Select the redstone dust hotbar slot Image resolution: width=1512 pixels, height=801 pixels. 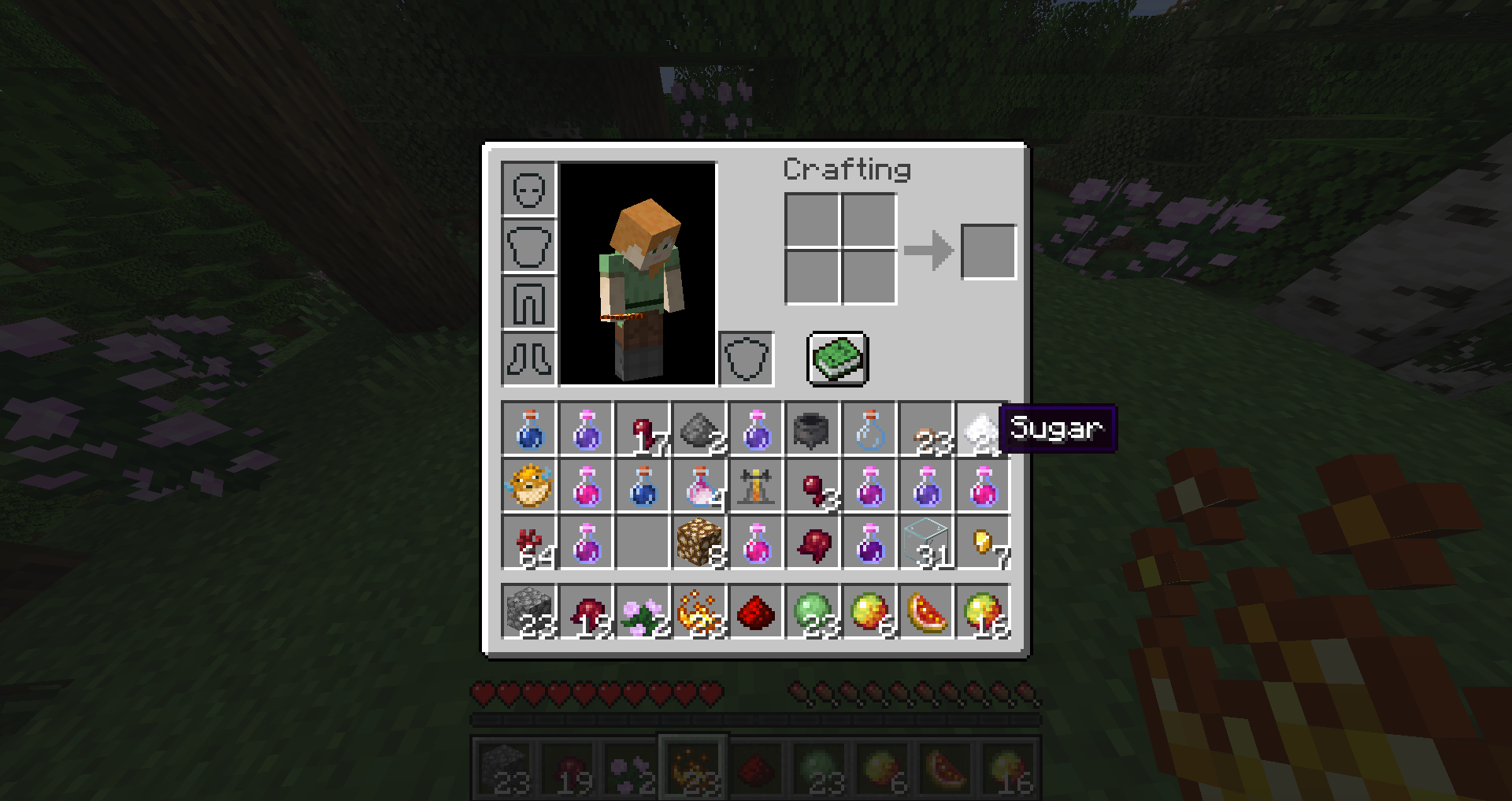(x=756, y=612)
